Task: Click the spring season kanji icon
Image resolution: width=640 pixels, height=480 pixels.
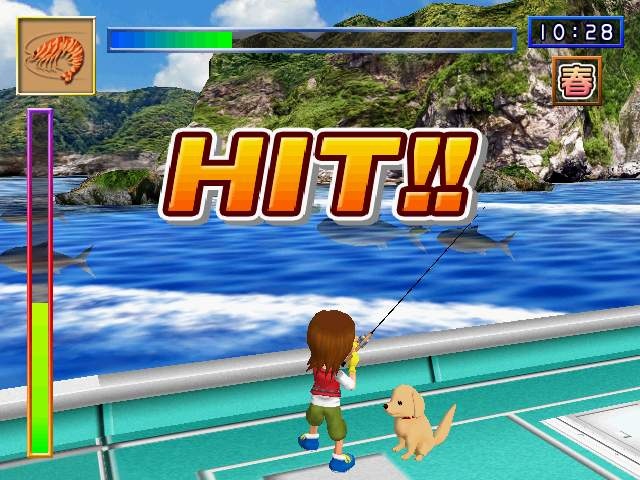Action: 576,81
